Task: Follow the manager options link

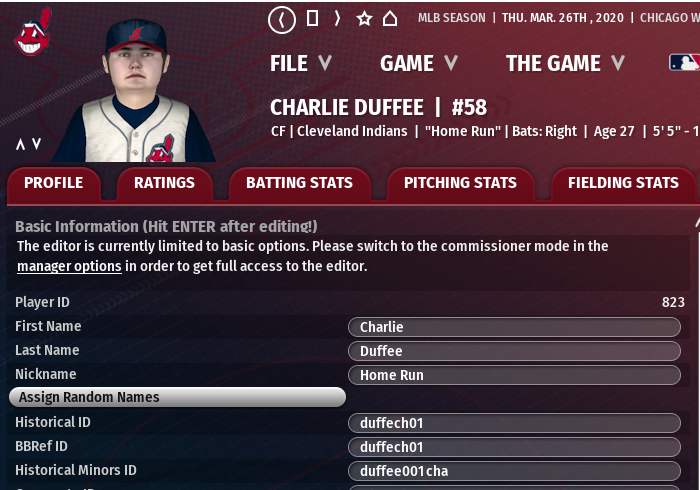Action: click(x=69, y=266)
